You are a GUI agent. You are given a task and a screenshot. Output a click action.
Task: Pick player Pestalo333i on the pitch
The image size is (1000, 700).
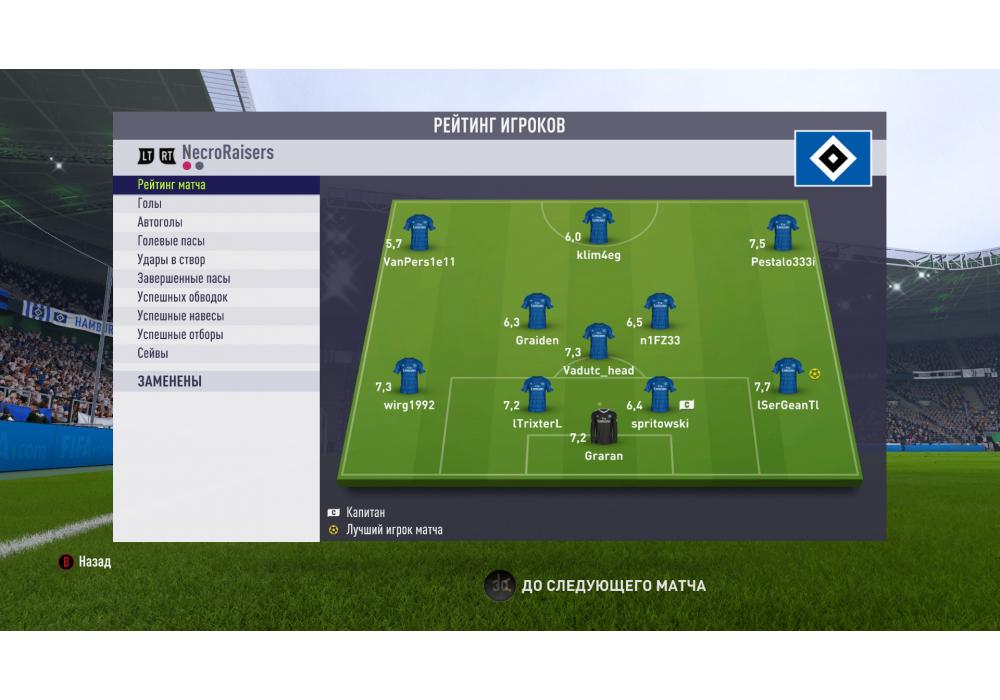[782, 233]
